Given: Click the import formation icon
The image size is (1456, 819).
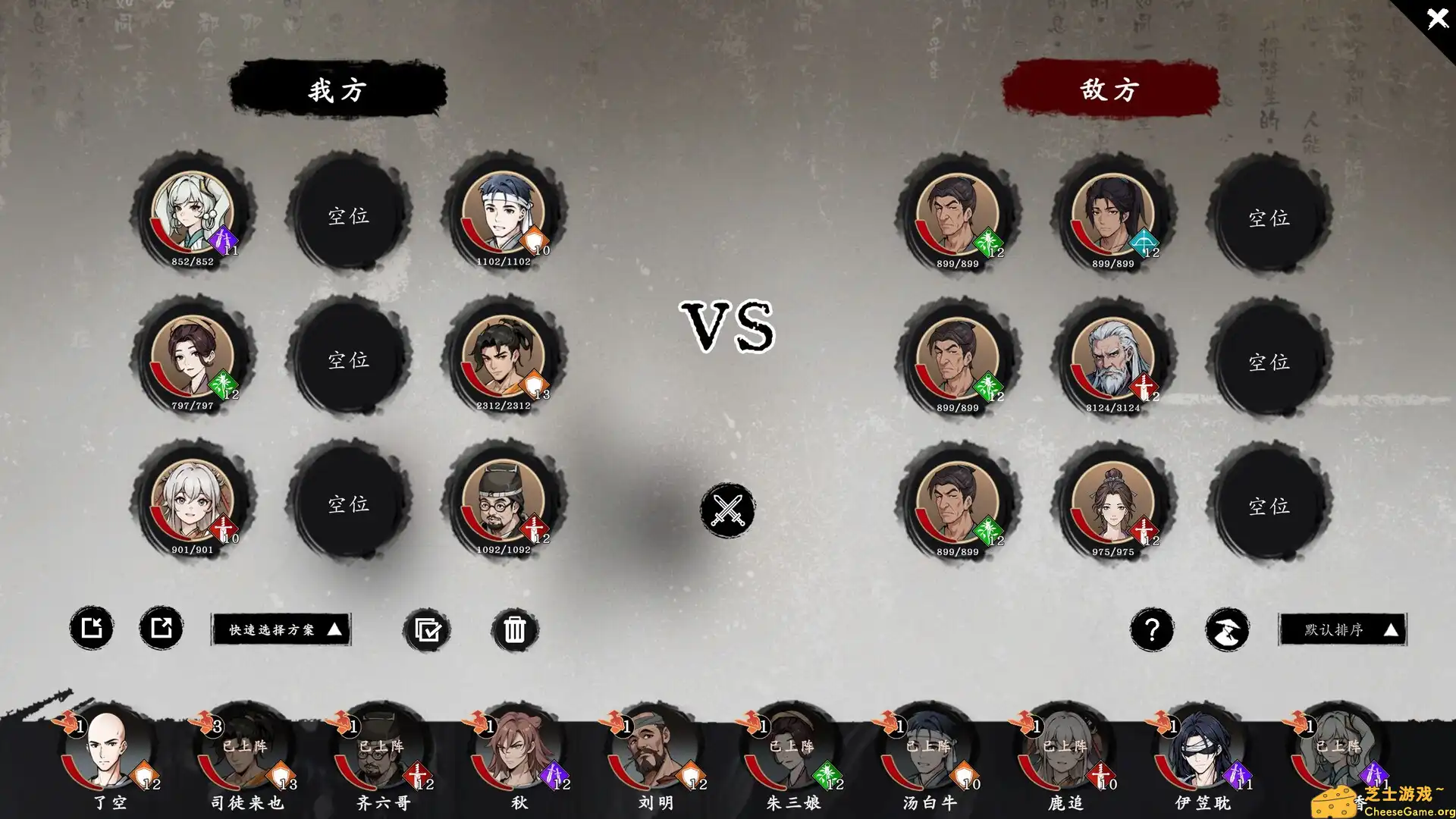Looking at the screenshot, I should (x=92, y=628).
